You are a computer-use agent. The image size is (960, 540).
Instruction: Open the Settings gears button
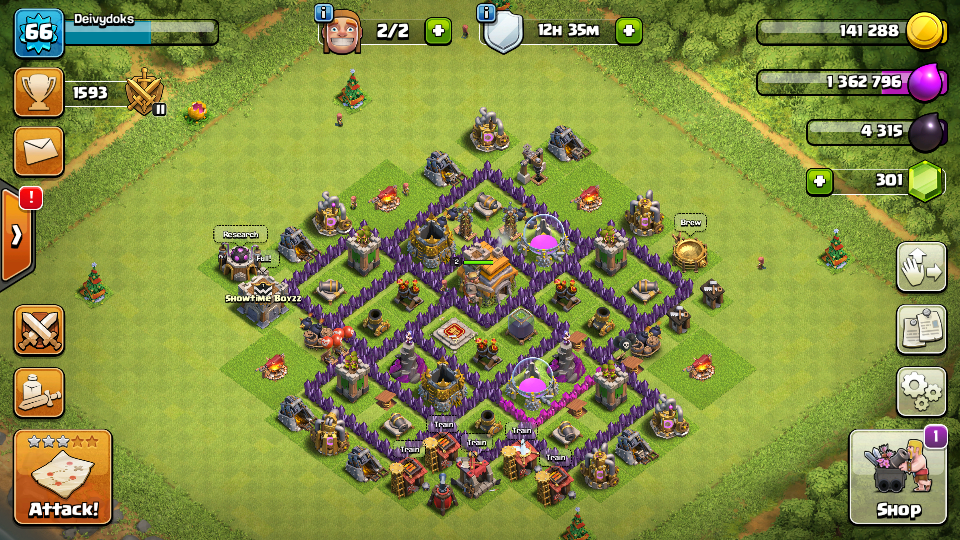(x=920, y=391)
